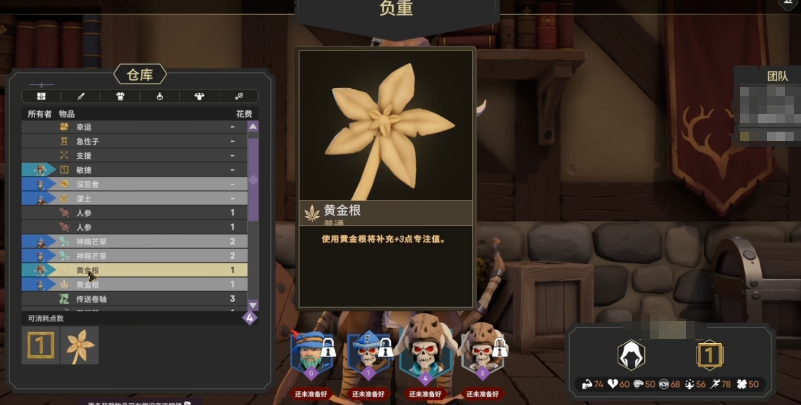Select the blue-hat bearded character portrait

311,351
